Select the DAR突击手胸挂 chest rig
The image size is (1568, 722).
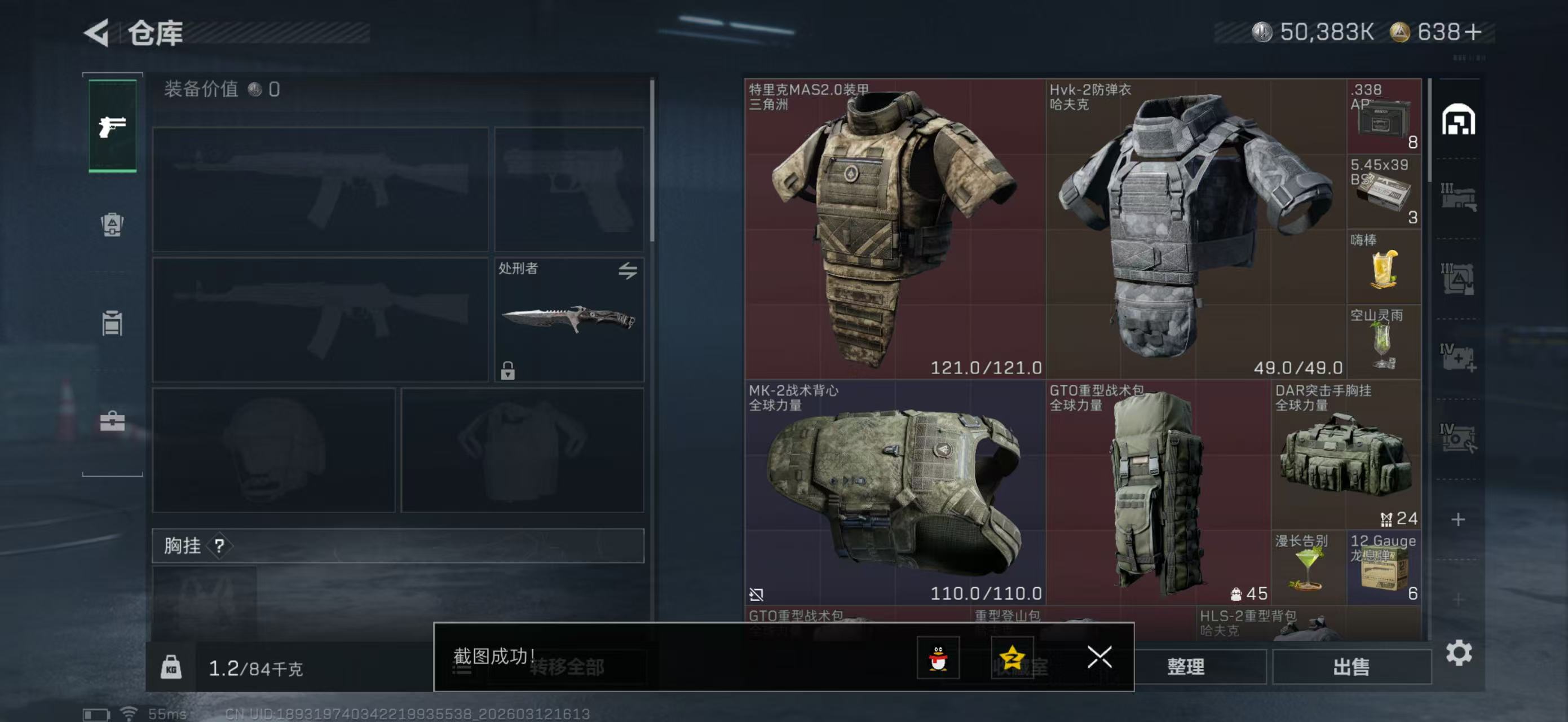[1346, 454]
